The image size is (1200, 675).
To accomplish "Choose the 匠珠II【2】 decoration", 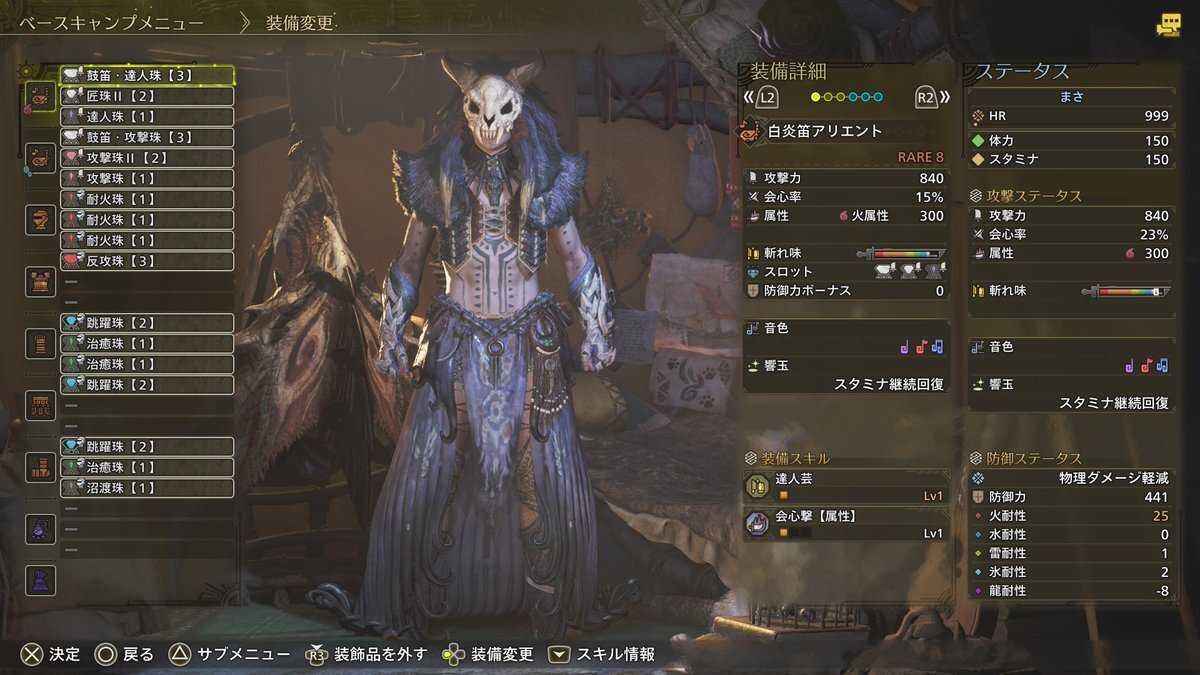I will tap(147, 96).
